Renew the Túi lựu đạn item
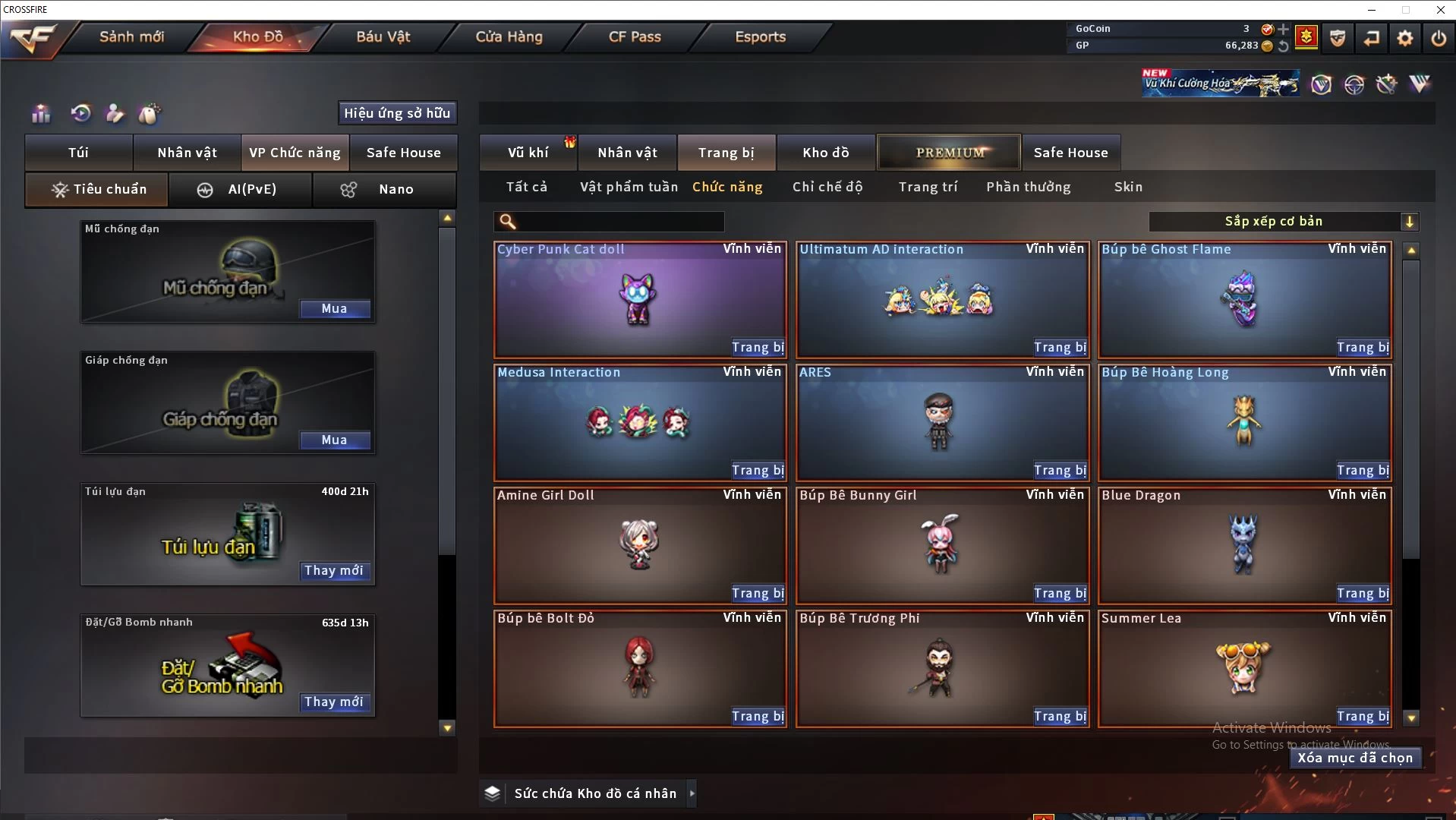 [334, 570]
